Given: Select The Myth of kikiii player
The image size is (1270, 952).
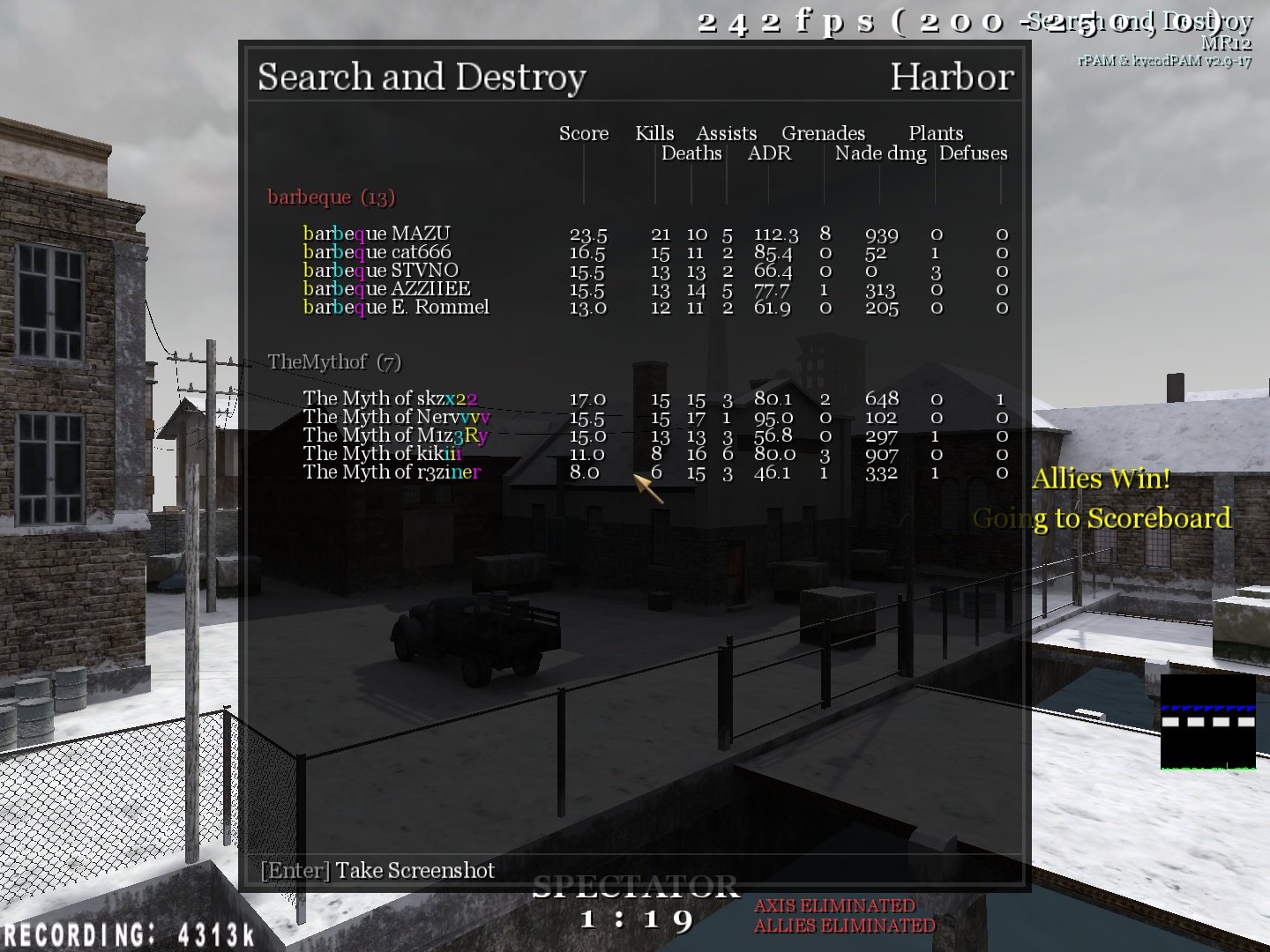Looking at the screenshot, I should (382, 454).
